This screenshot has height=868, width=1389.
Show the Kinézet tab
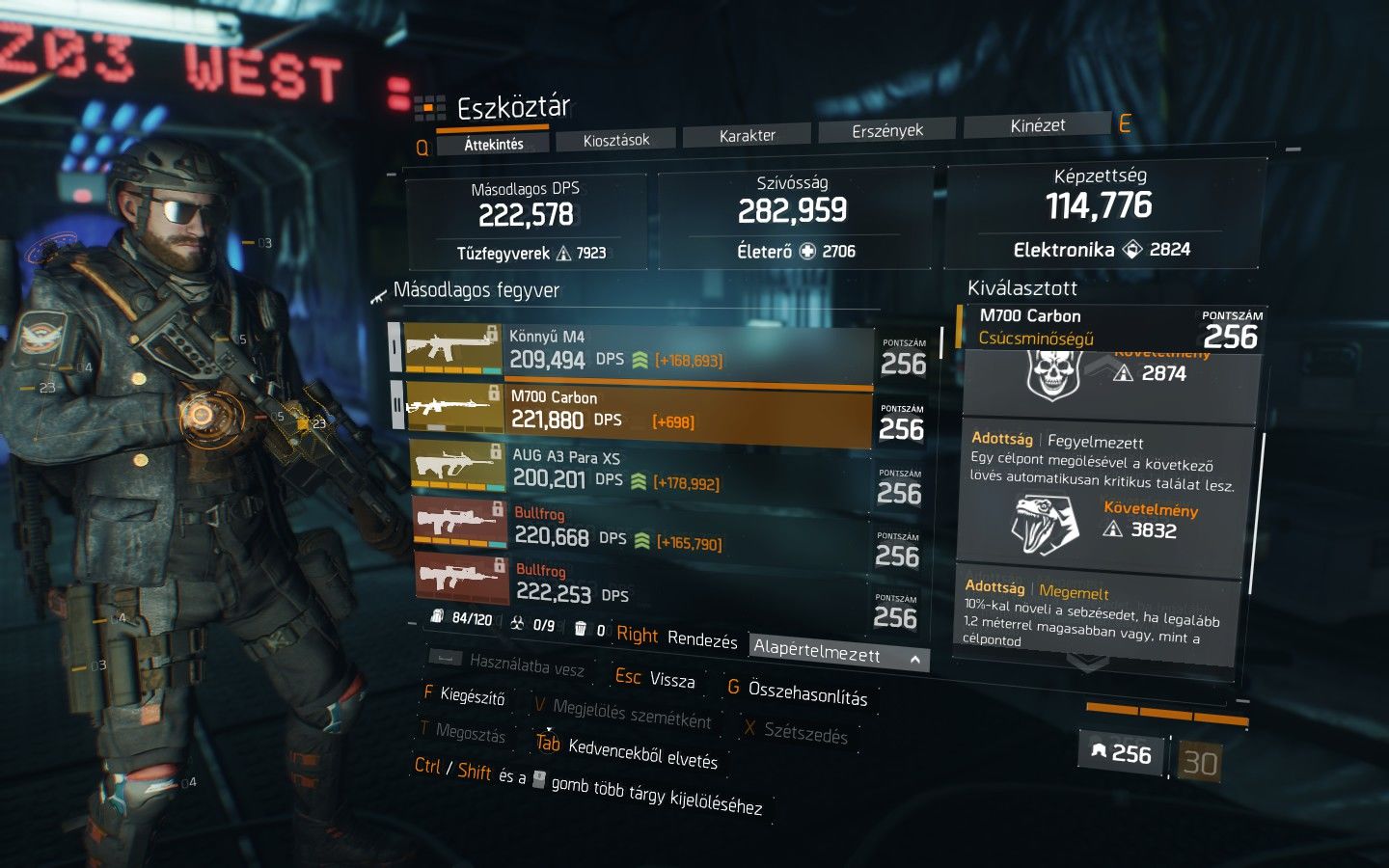pos(1037,125)
